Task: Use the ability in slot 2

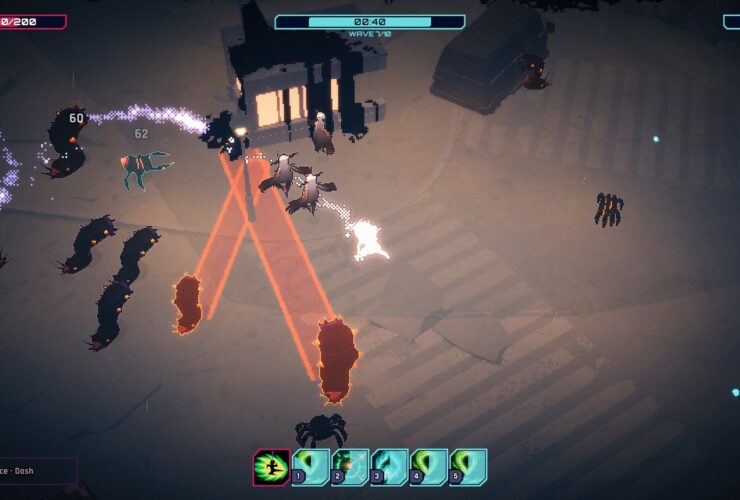Action: tap(350, 467)
